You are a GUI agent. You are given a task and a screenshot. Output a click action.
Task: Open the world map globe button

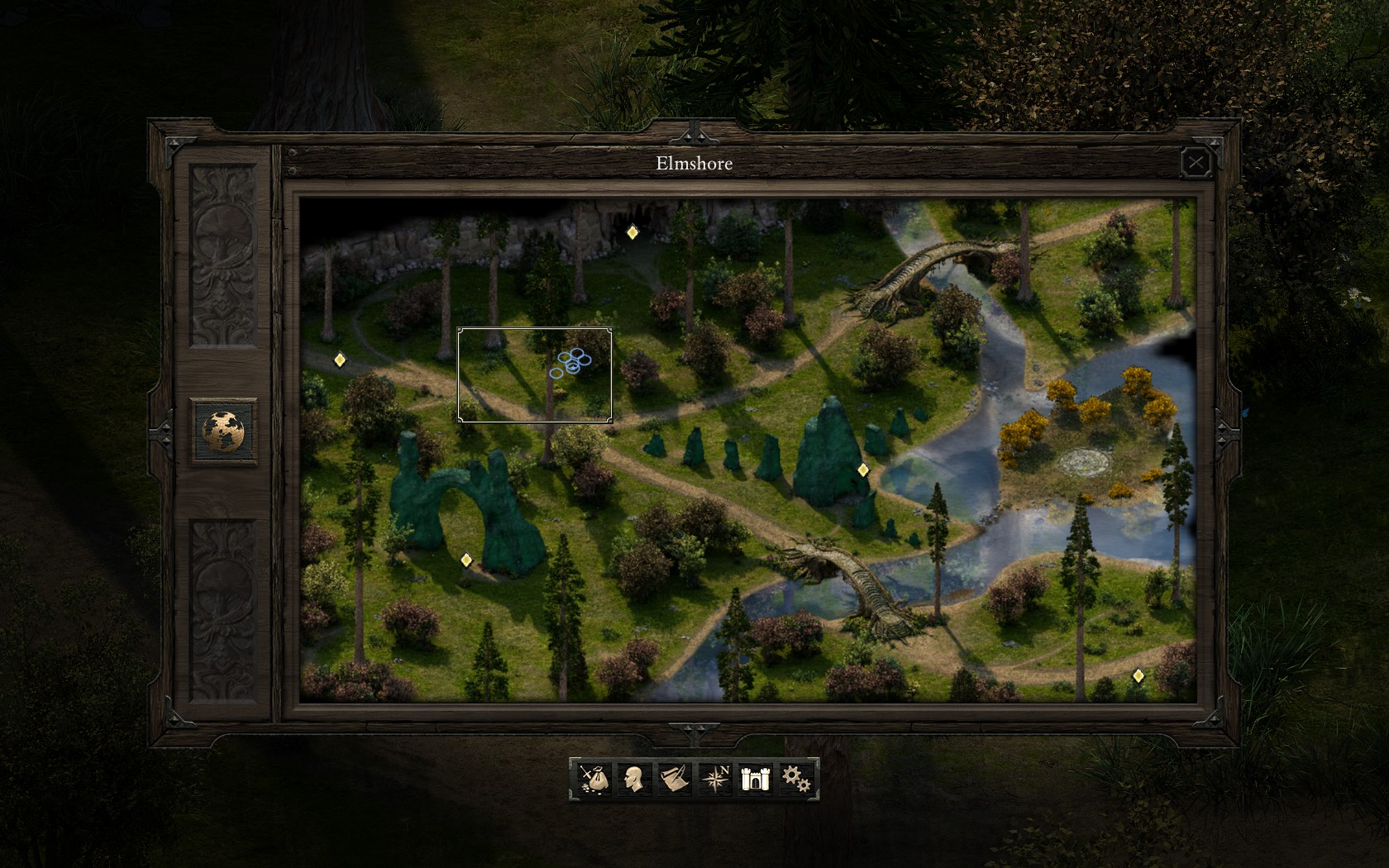[x=223, y=431]
